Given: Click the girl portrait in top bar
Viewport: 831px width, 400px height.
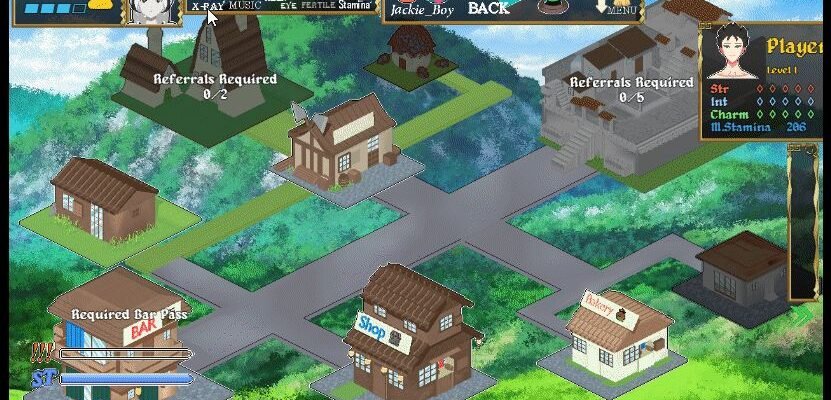Looking at the screenshot, I should (152, 10).
